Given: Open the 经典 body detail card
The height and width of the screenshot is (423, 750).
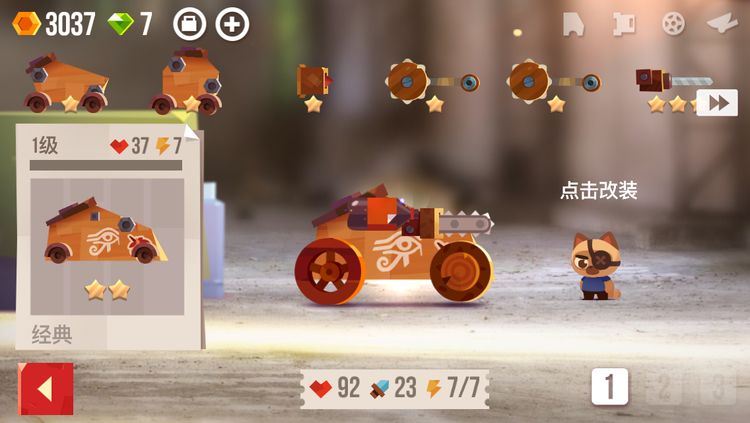Looking at the screenshot, I should 108,237.
